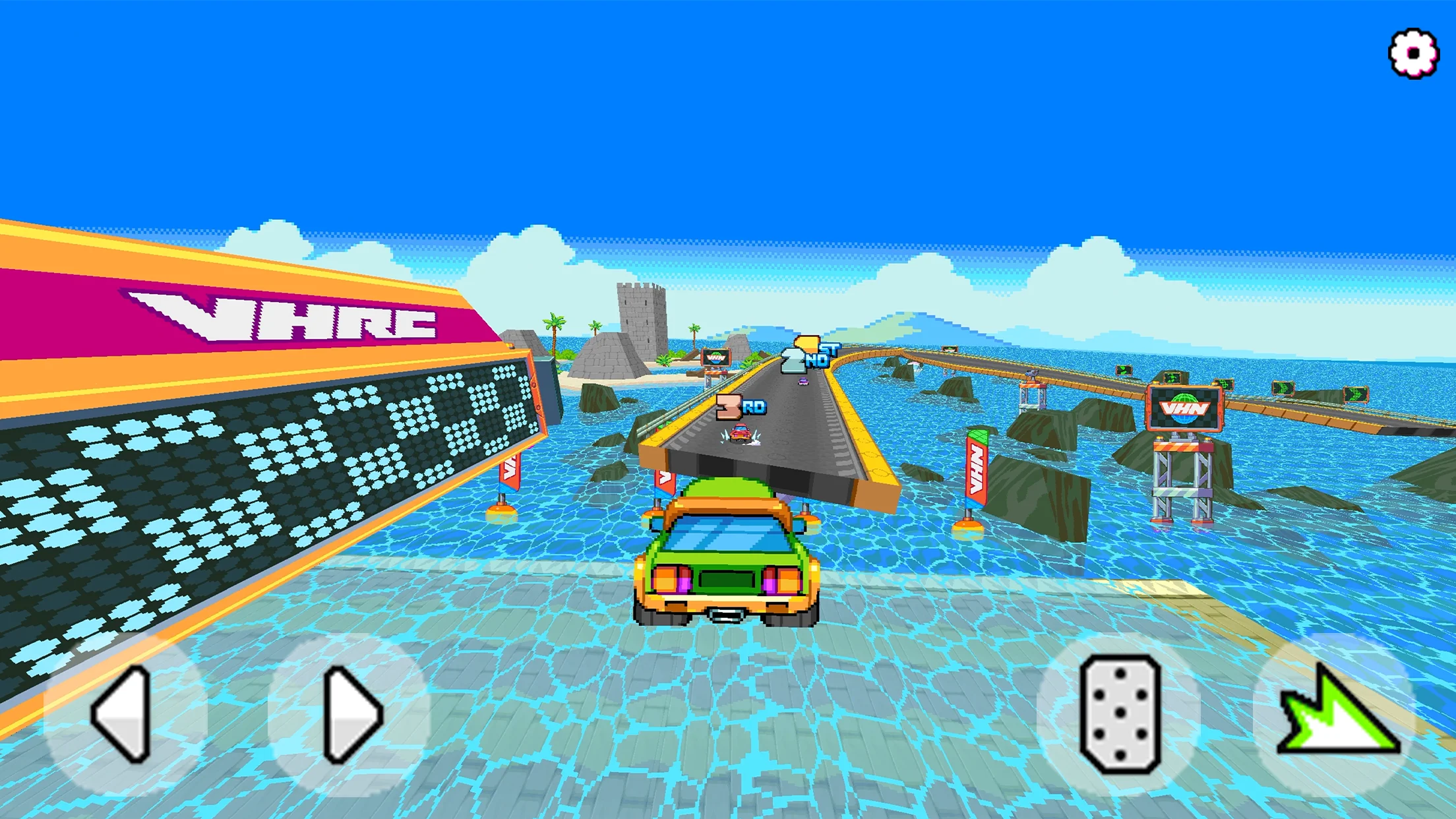Steer left with the left arrow button
The width and height of the screenshot is (1456, 819).
coord(125,714)
